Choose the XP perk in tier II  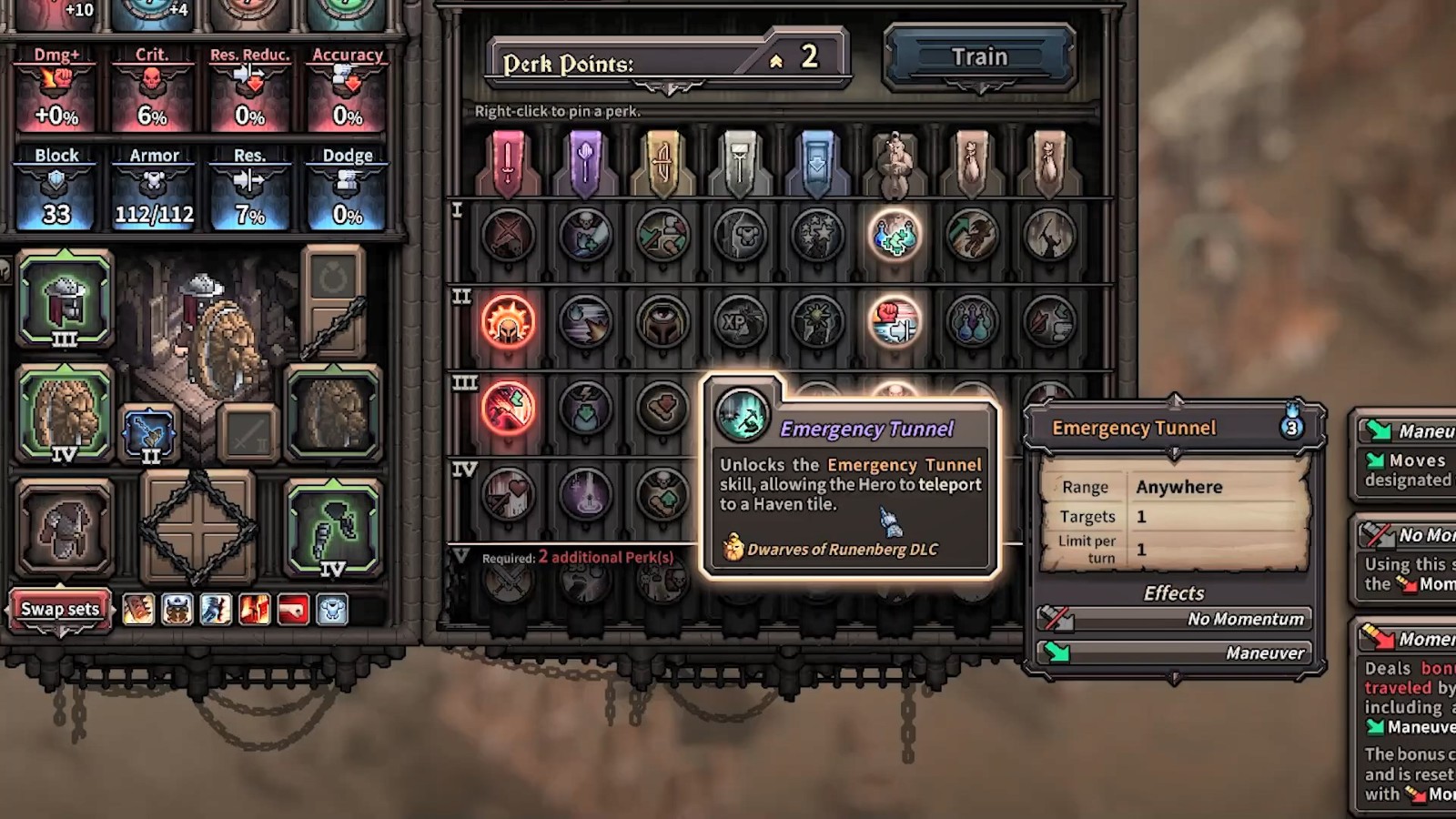pos(740,322)
